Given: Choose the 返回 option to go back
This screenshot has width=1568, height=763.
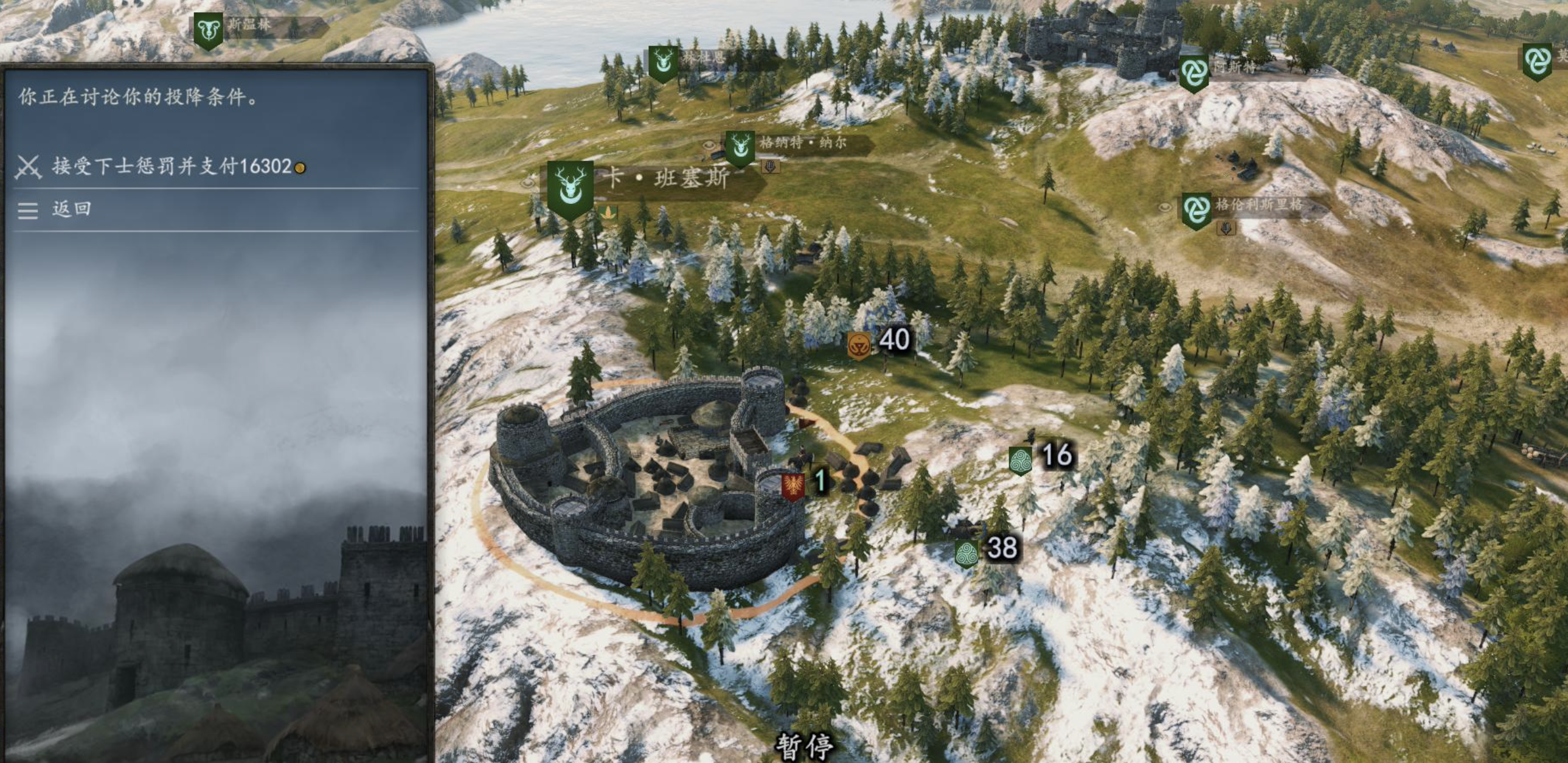Looking at the screenshot, I should [x=71, y=209].
